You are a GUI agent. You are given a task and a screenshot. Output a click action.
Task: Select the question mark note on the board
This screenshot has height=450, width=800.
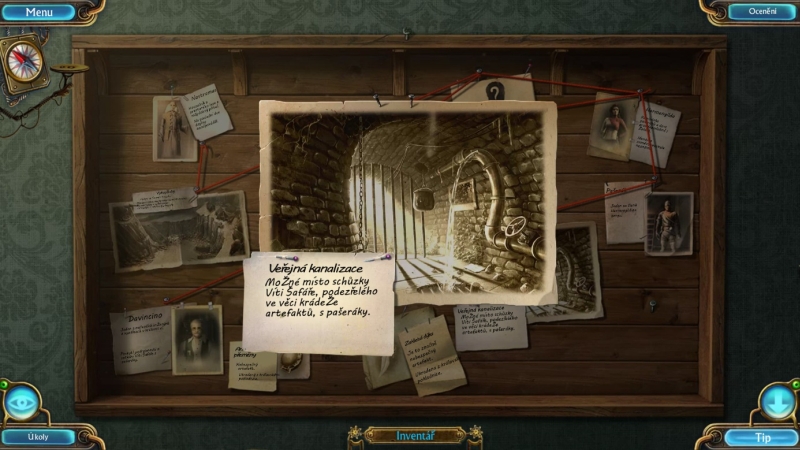tap(495, 92)
